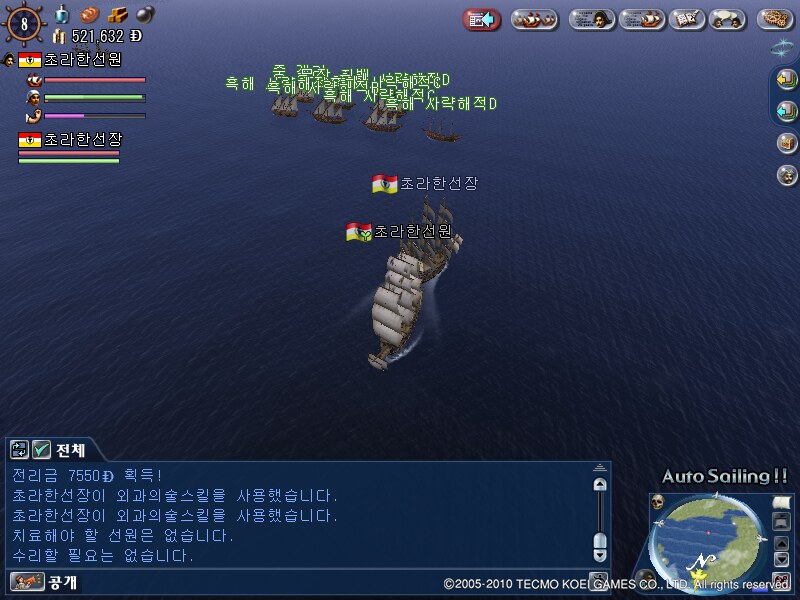Click the skull icon beside the minimap
800x600 pixels.
[x=659, y=502]
